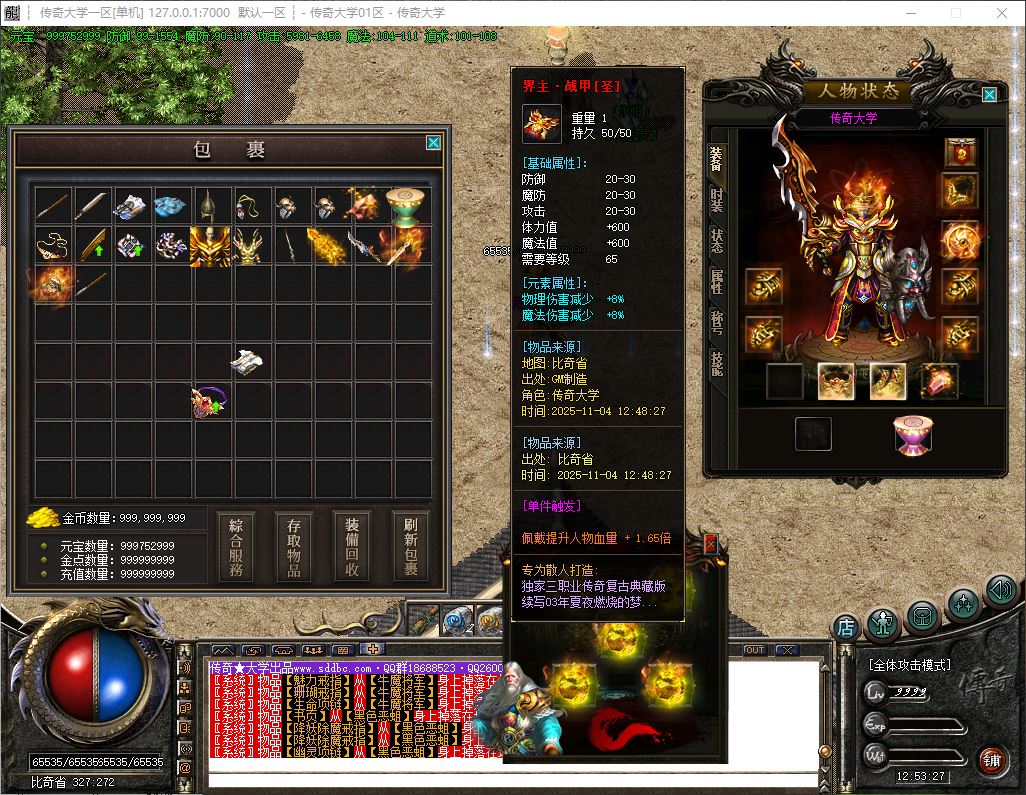Open the 状态 status tab

click(x=716, y=240)
